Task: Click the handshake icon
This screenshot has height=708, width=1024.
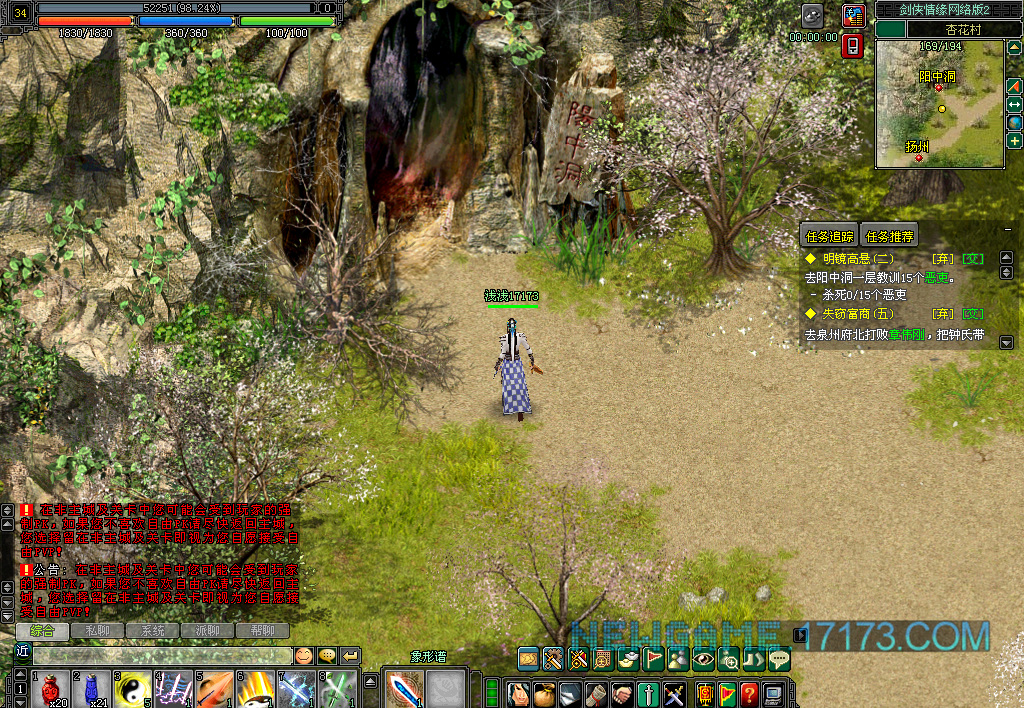Action: click(622, 693)
